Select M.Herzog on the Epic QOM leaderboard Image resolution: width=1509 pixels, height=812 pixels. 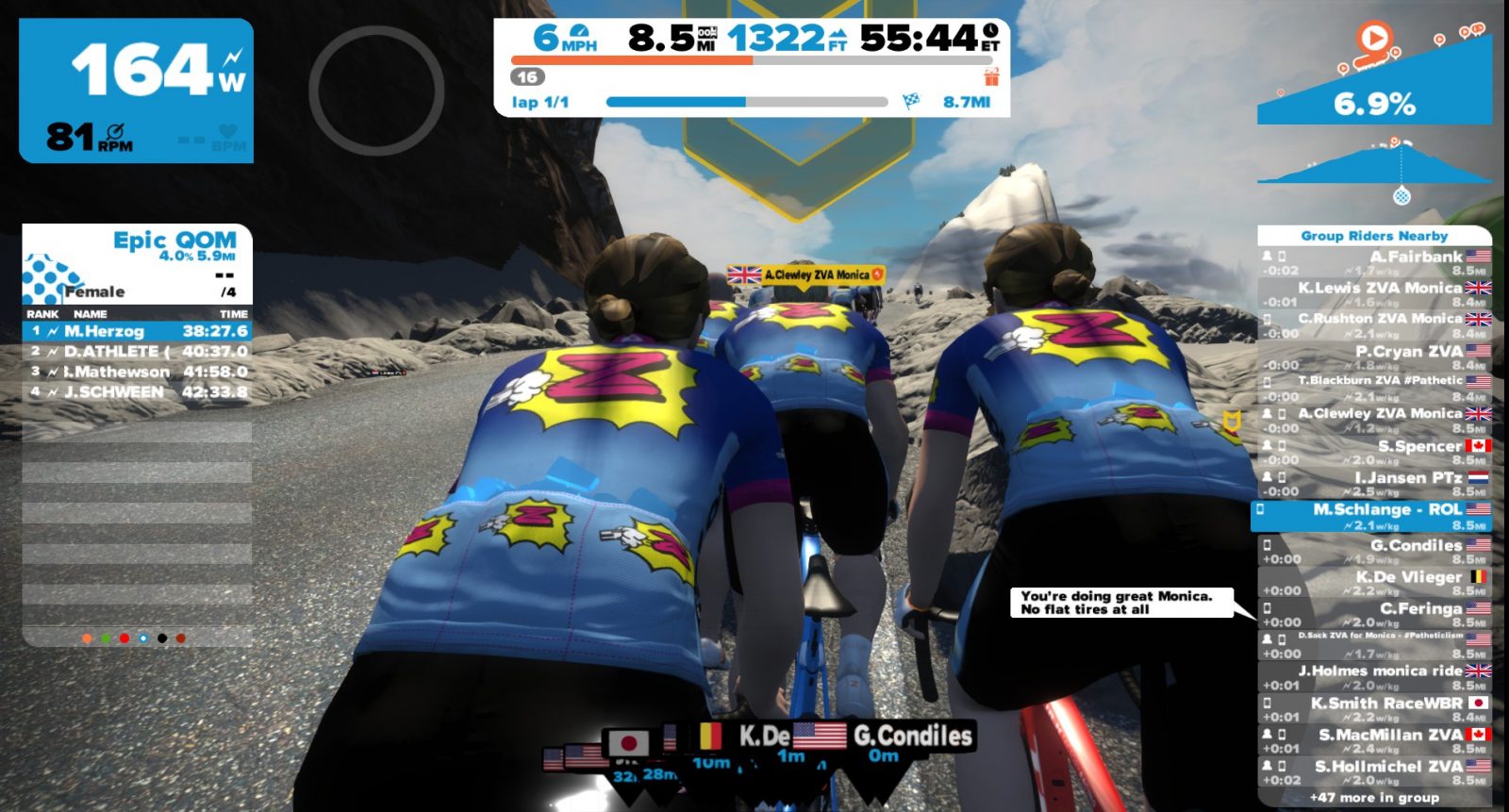[x=138, y=331]
